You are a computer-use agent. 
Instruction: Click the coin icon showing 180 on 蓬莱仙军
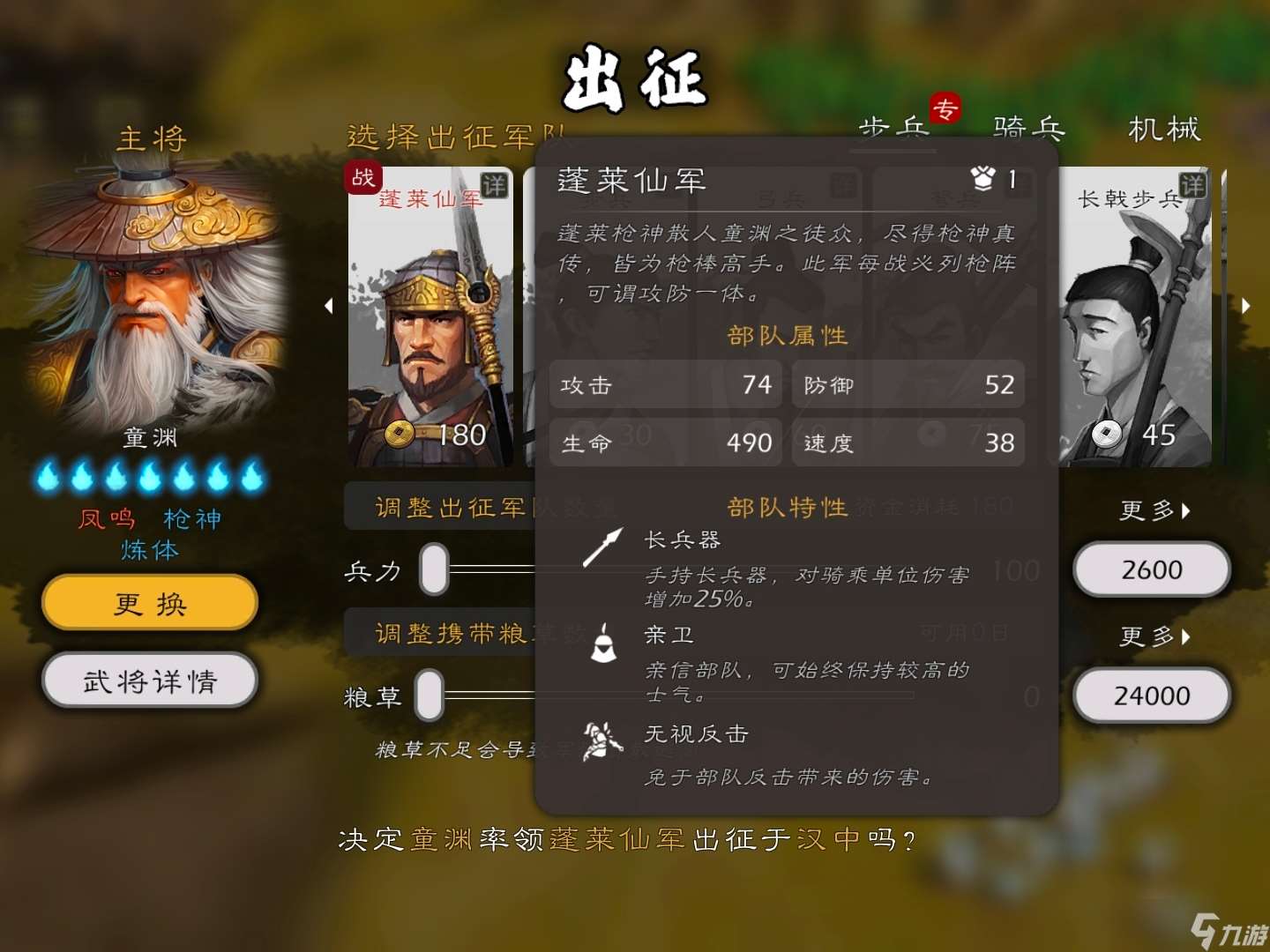coord(399,434)
